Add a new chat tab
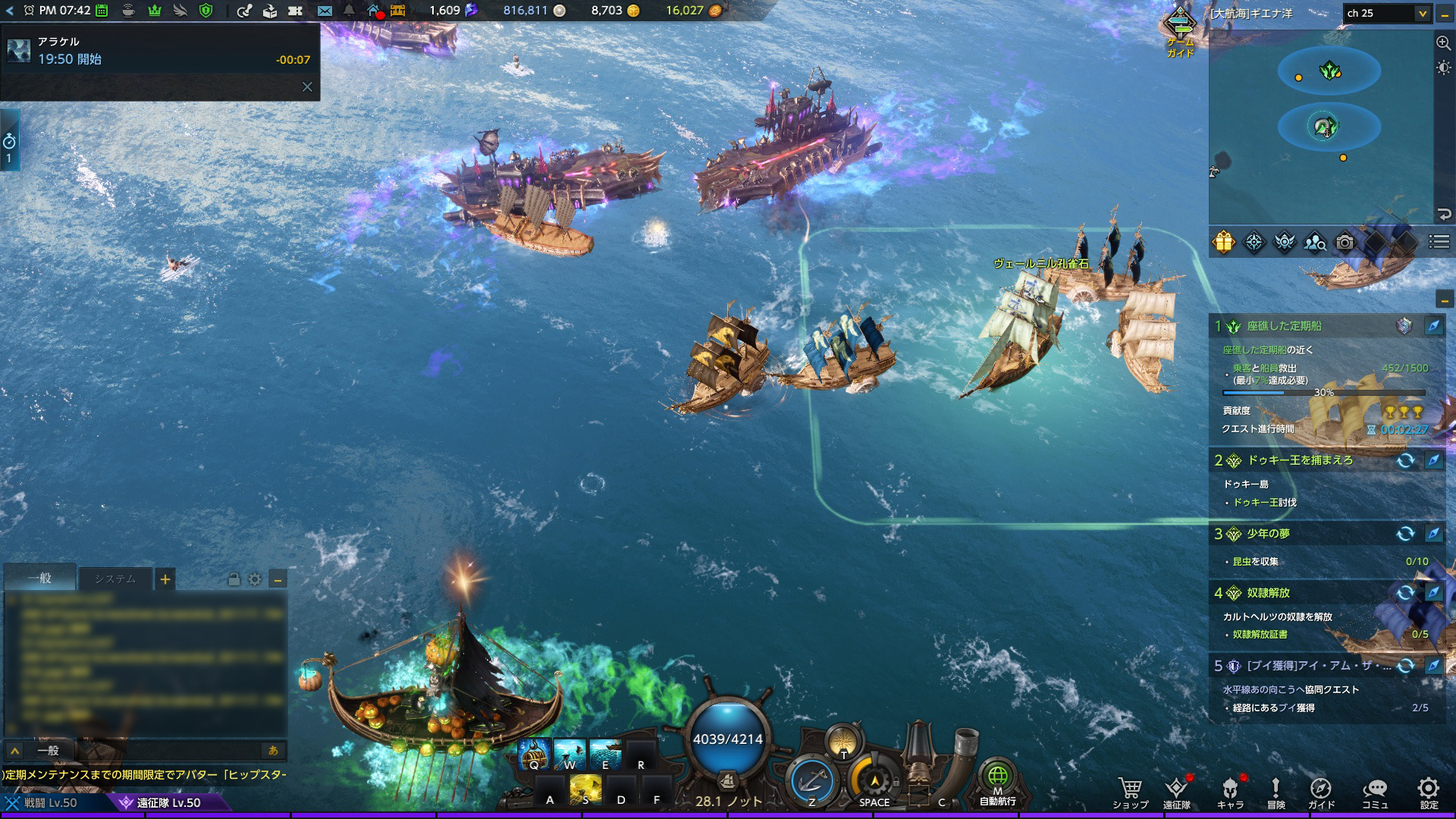Viewport: 1456px width, 819px height. point(165,580)
